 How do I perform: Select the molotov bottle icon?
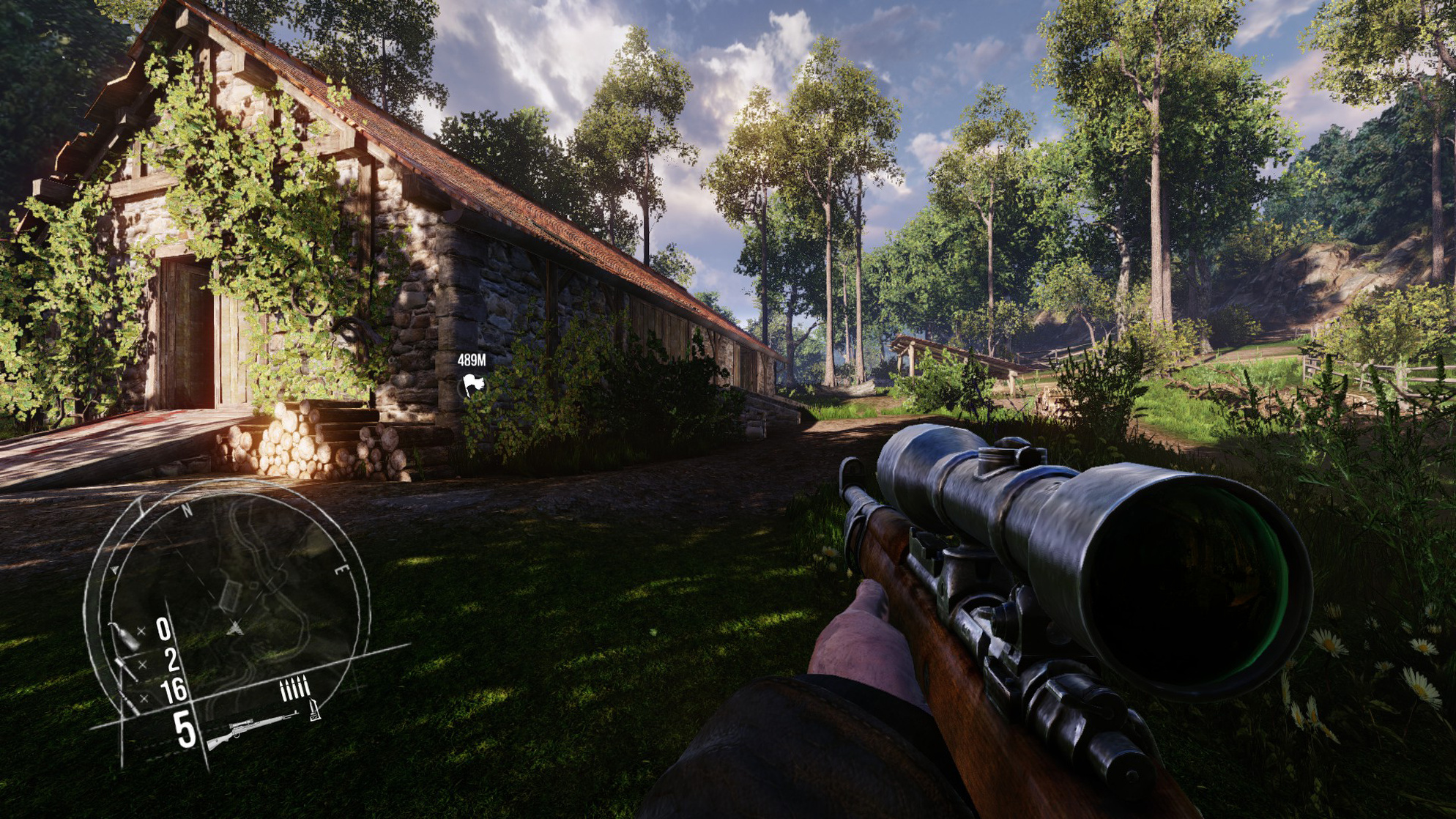pyautogui.click(x=124, y=635)
